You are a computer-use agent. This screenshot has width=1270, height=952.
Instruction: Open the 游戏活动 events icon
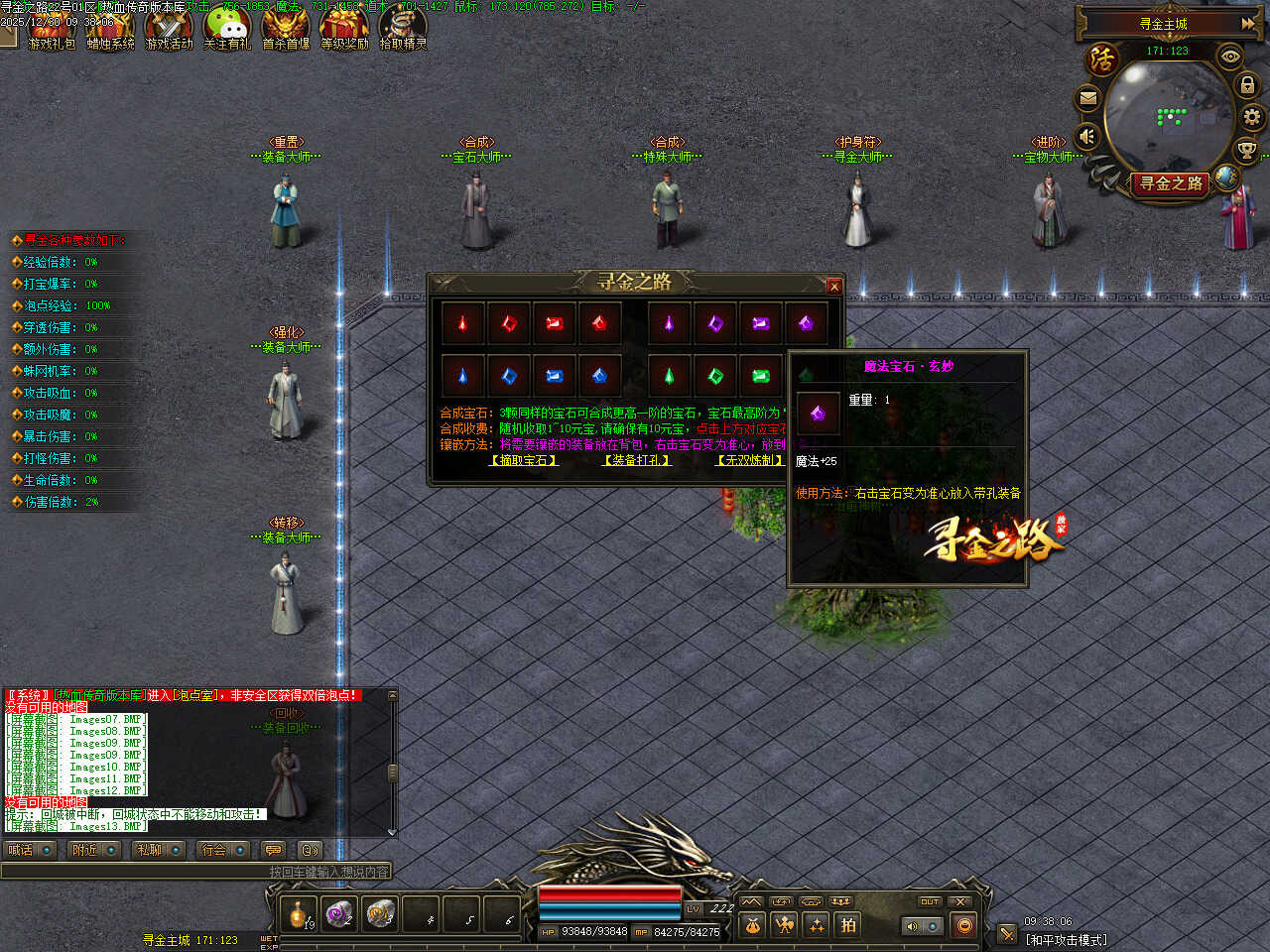tap(169, 28)
